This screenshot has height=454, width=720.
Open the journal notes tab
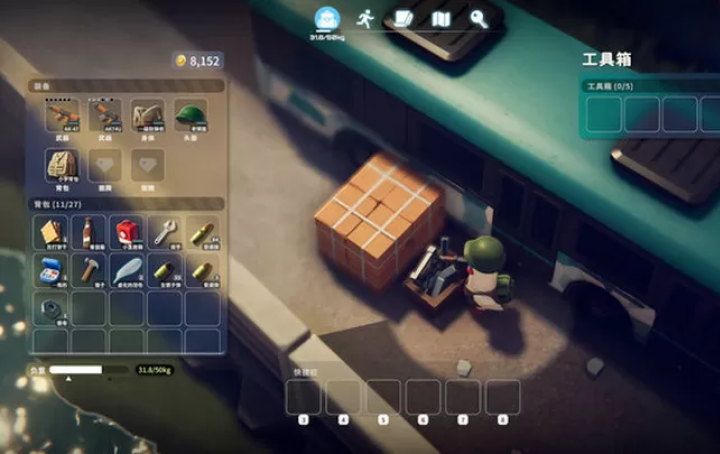tap(404, 18)
